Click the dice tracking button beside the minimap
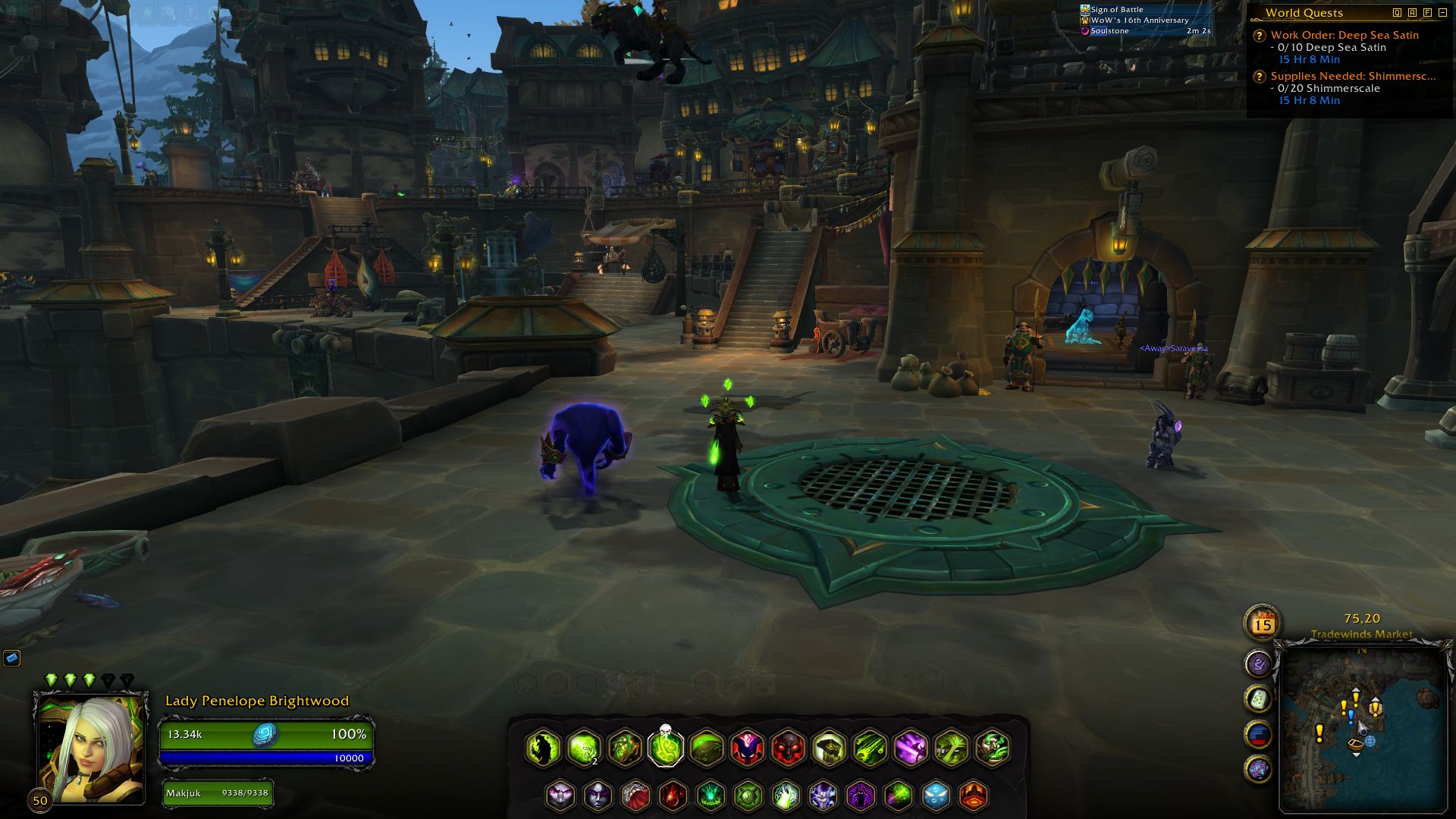Image resolution: width=1456 pixels, height=819 pixels. point(1257,698)
